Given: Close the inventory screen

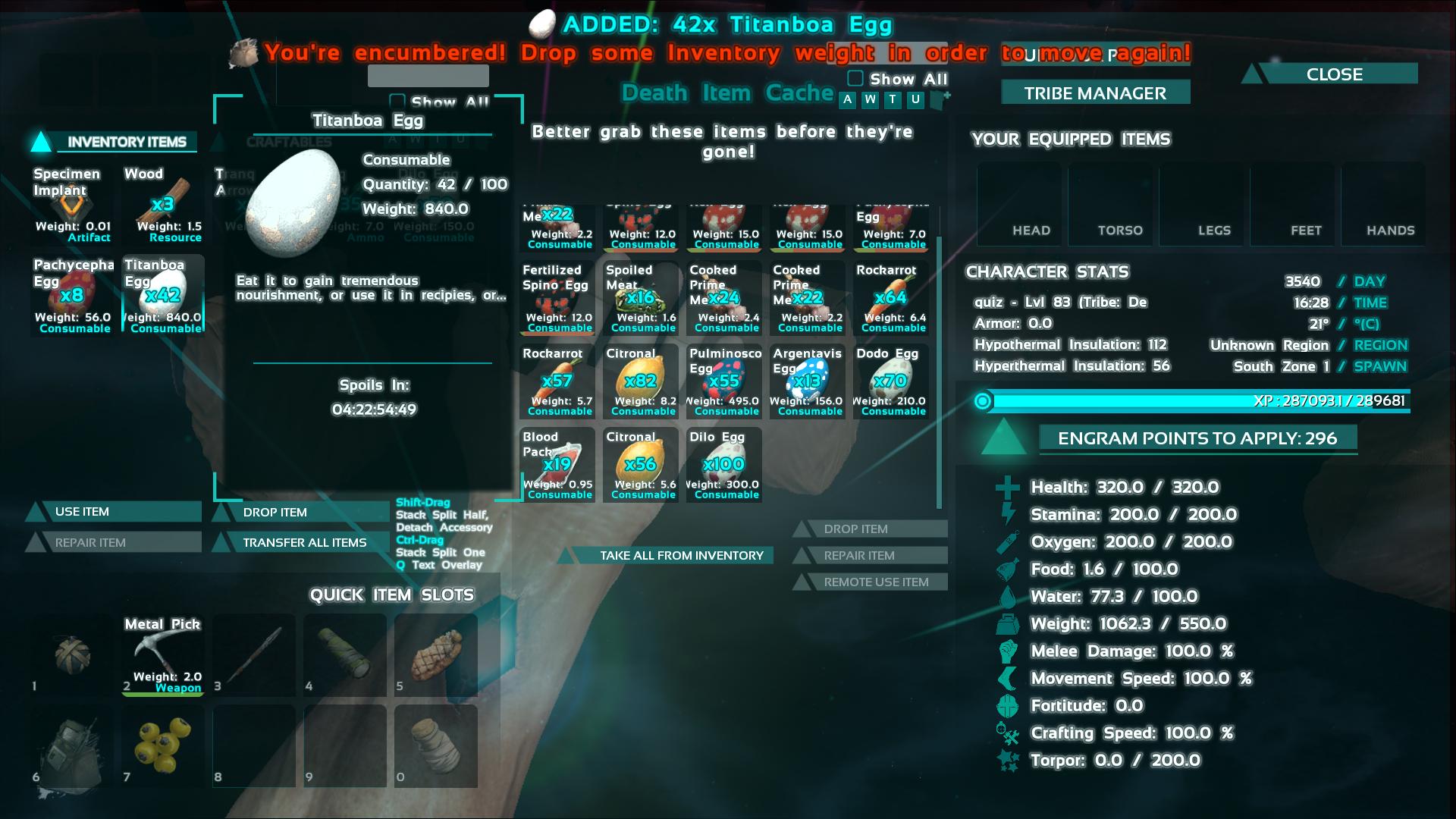Looking at the screenshot, I should coord(1334,74).
